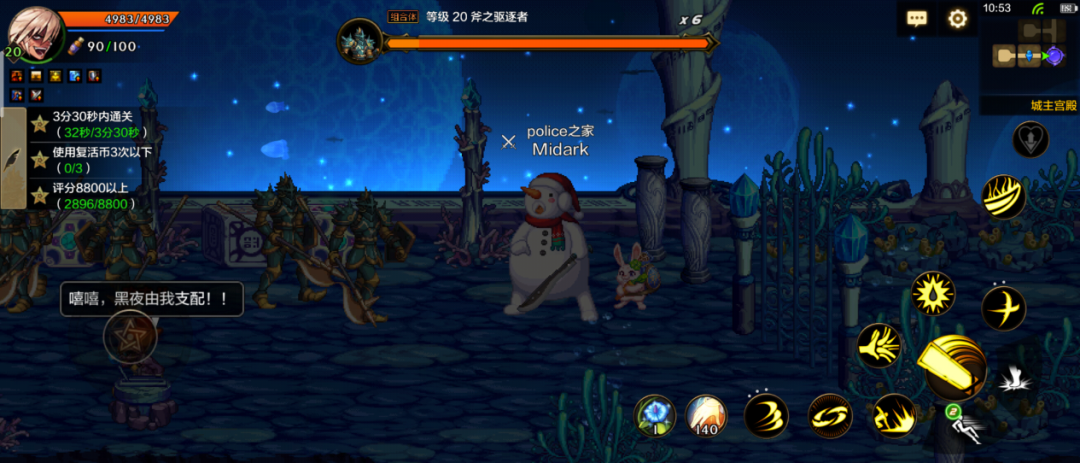Tap the jump button with white burst
1080x463 pixels.
click(x=1015, y=378)
